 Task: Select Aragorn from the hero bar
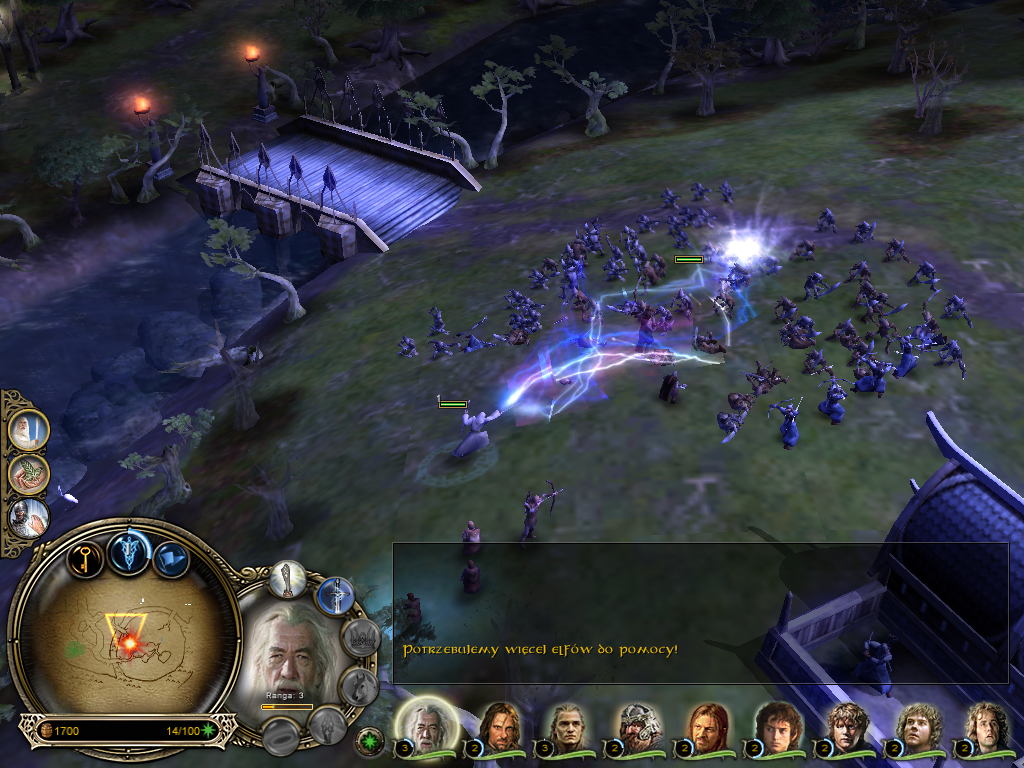coord(497,726)
